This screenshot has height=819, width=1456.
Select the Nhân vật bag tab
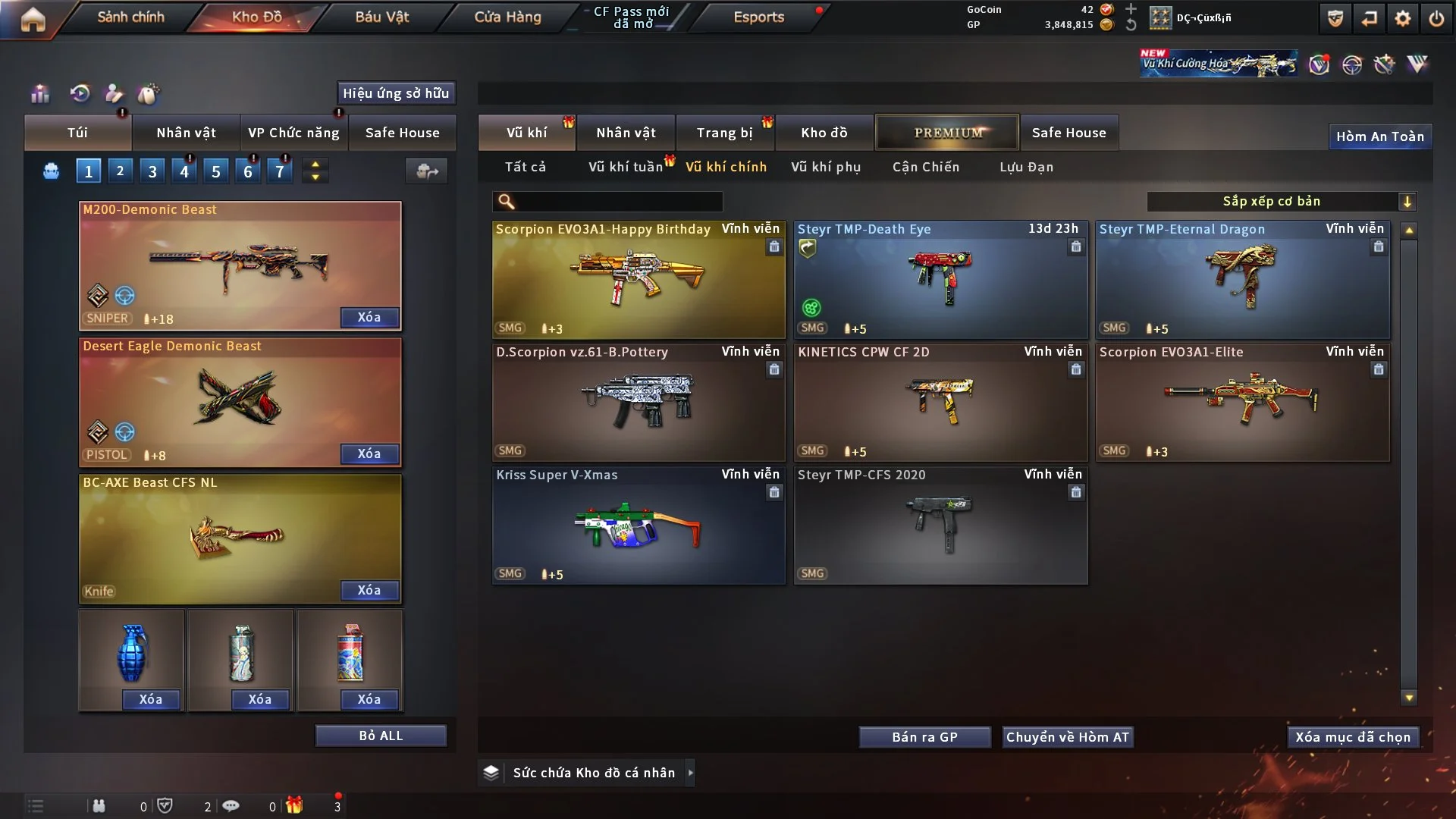click(186, 133)
